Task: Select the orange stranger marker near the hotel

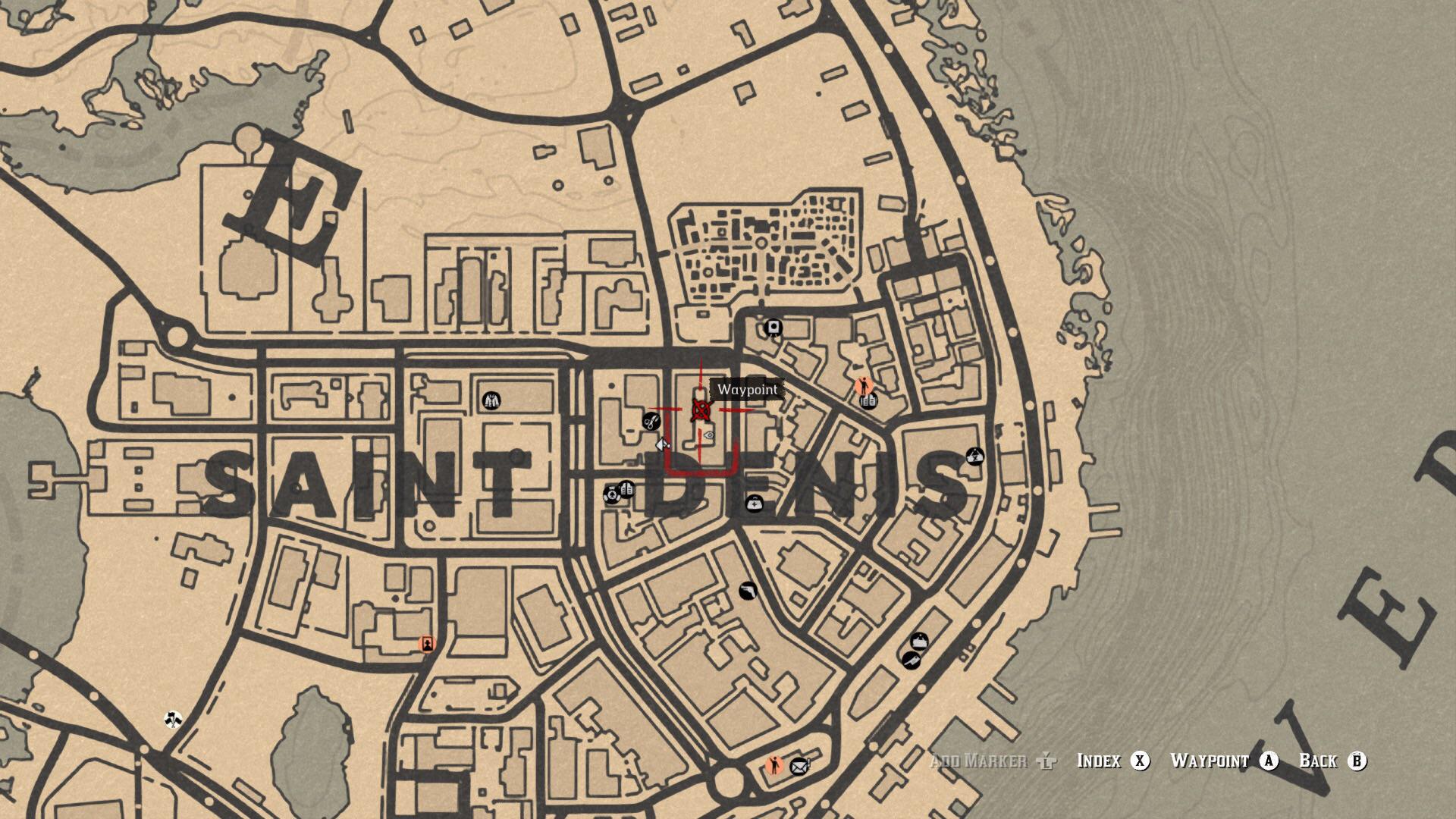Action: pyautogui.click(x=863, y=386)
